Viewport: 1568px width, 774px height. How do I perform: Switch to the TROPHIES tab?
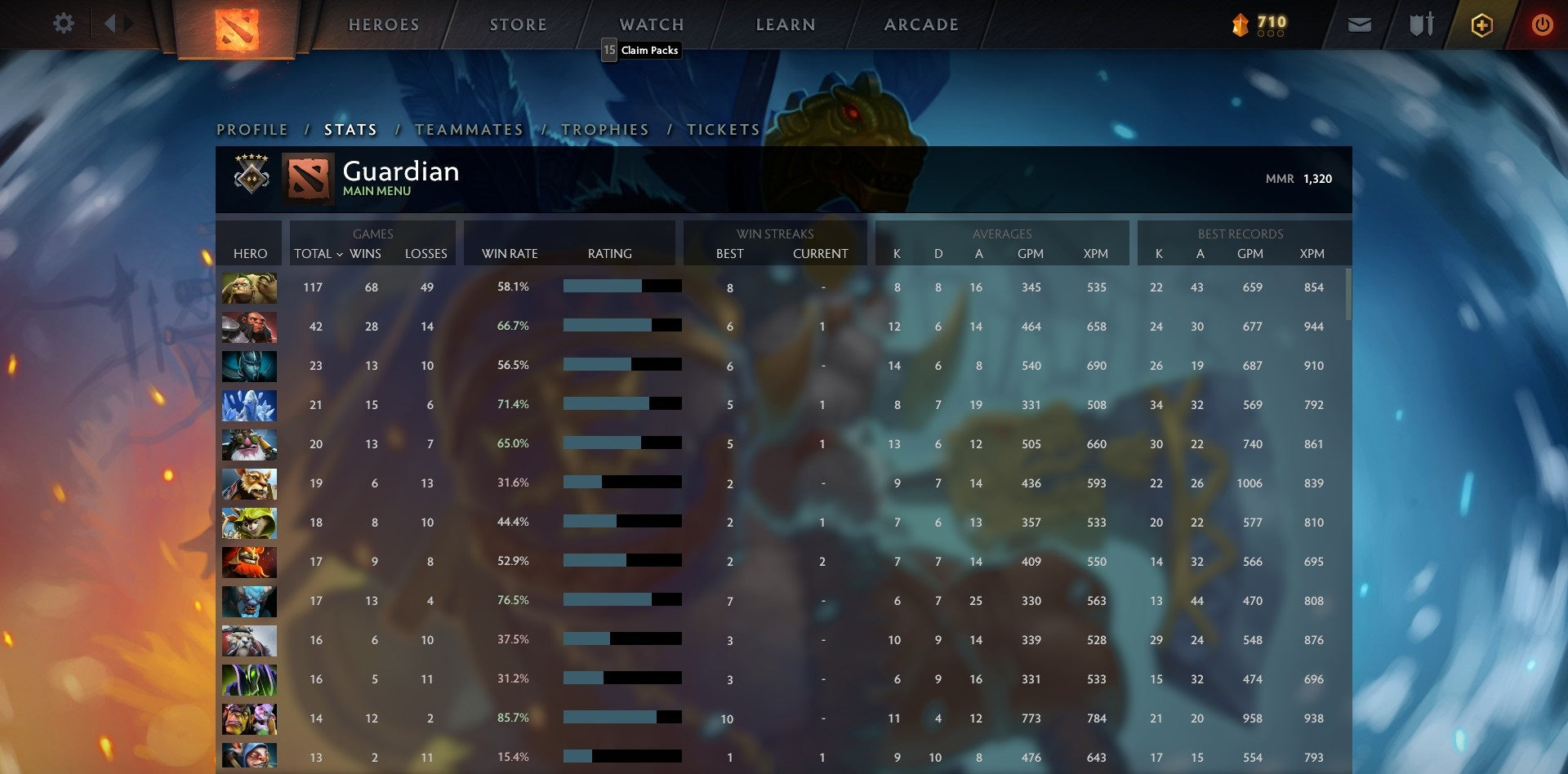coord(604,129)
